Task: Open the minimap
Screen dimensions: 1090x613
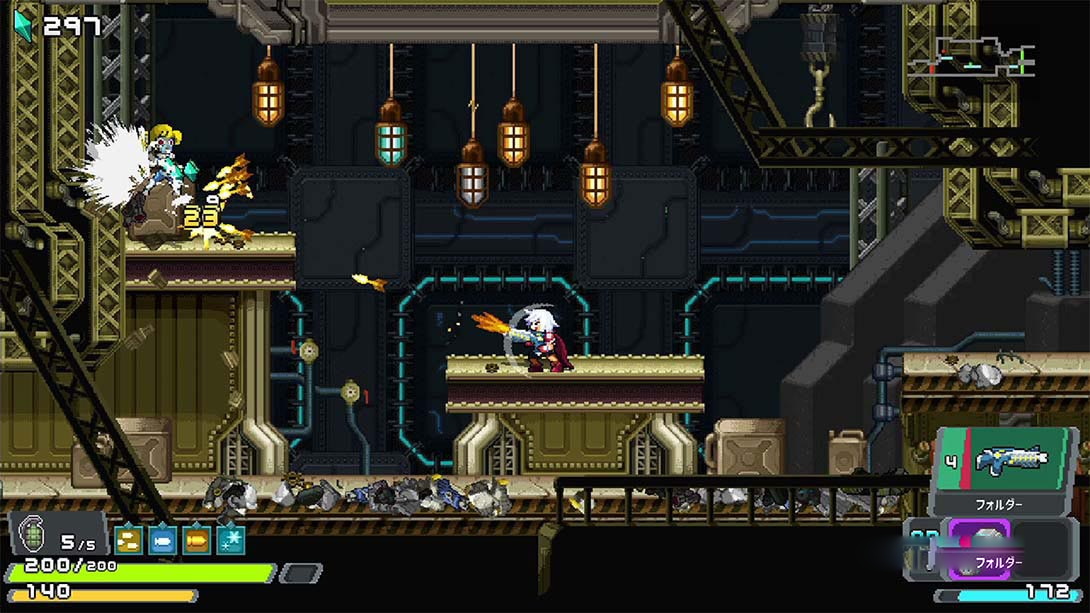Action: [x=970, y=57]
